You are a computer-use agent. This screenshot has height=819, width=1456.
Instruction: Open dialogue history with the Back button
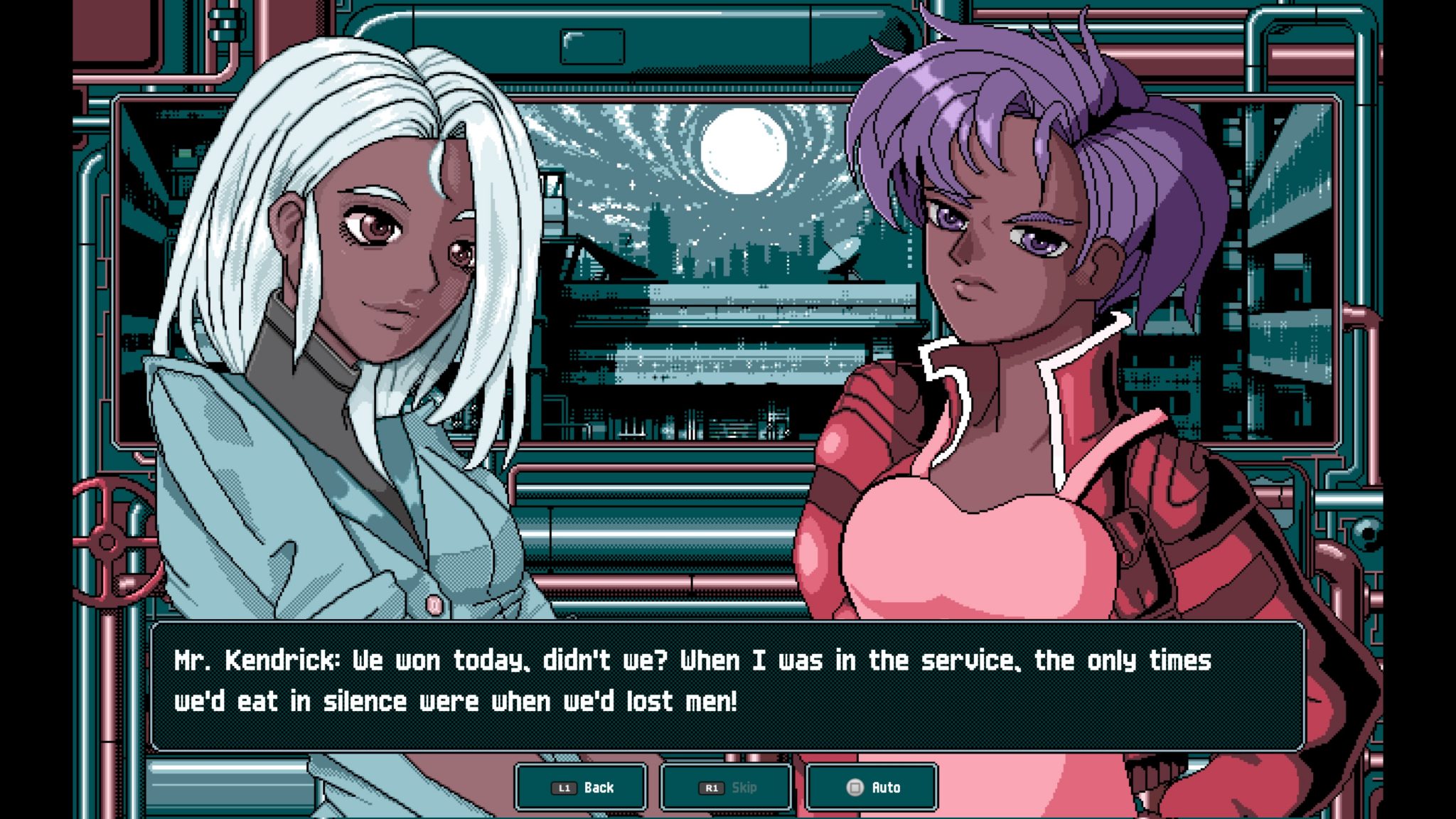click(580, 787)
